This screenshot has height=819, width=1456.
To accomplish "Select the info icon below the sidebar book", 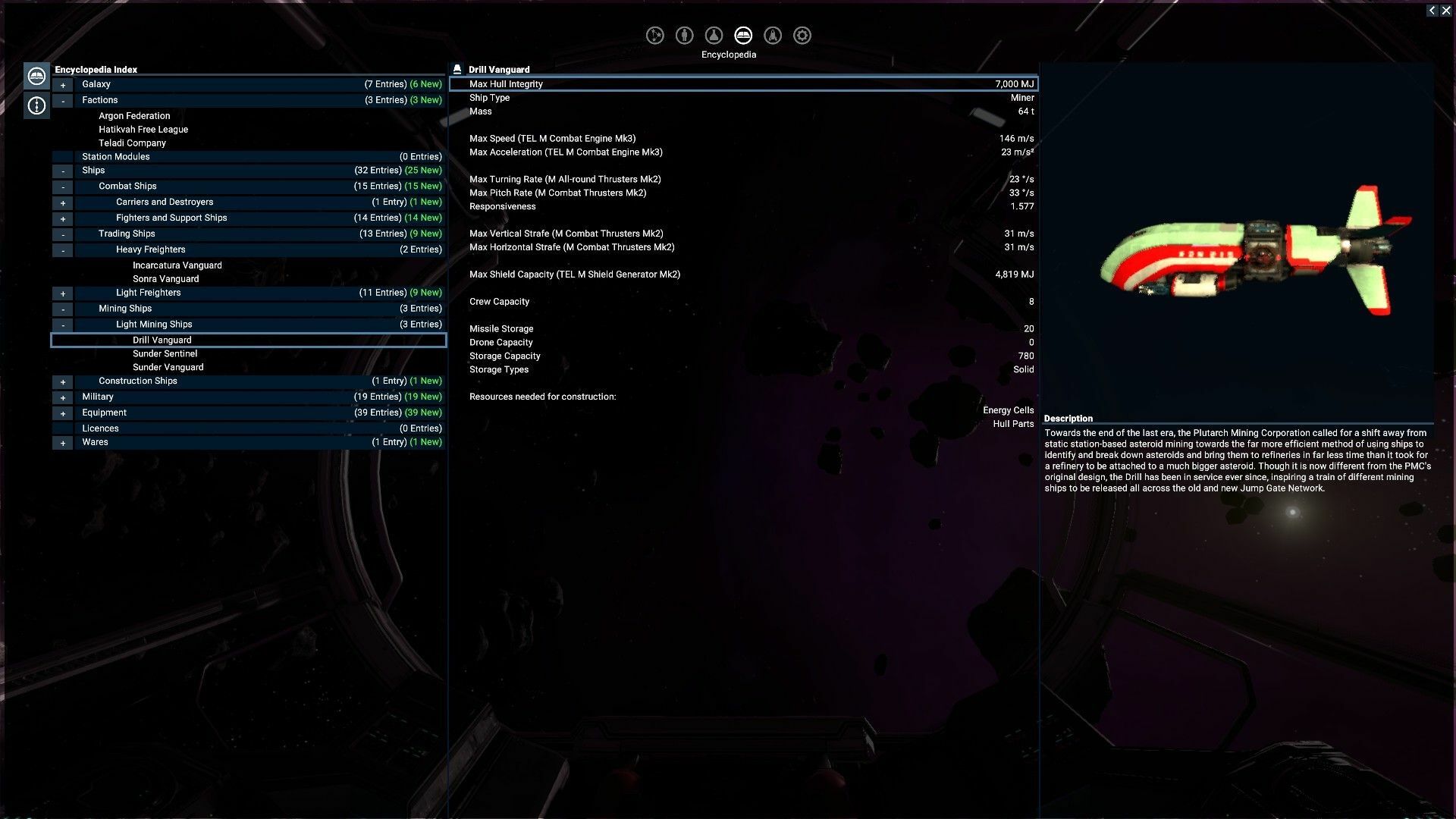I will [36, 105].
